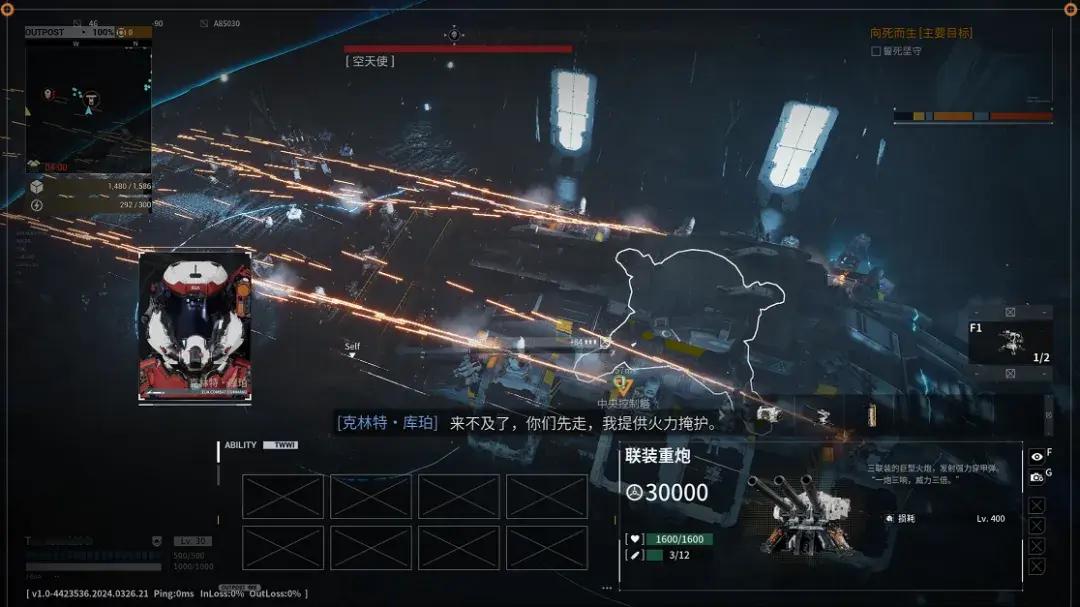Click the eye icon beside the cannon panel
The image size is (1080, 607).
pos(1037,456)
